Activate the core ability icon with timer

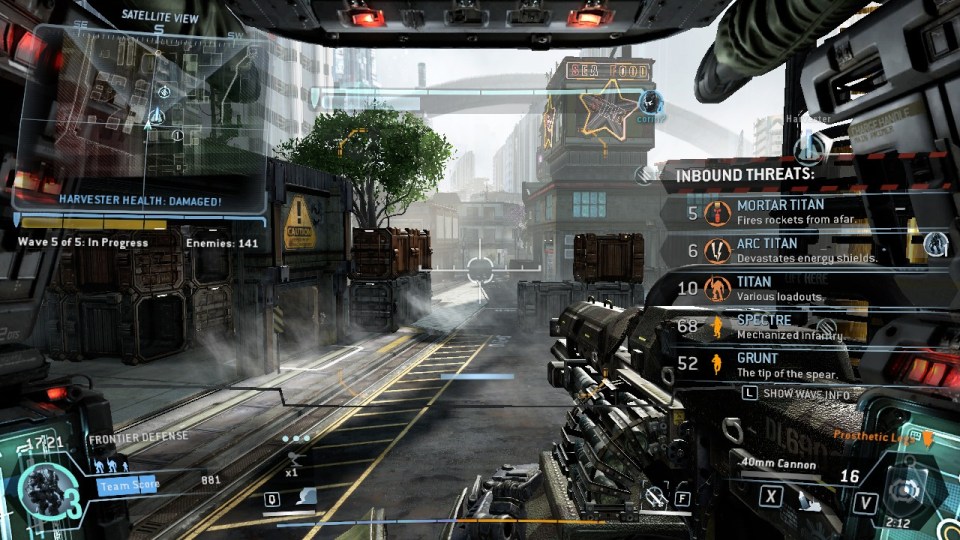907,491
